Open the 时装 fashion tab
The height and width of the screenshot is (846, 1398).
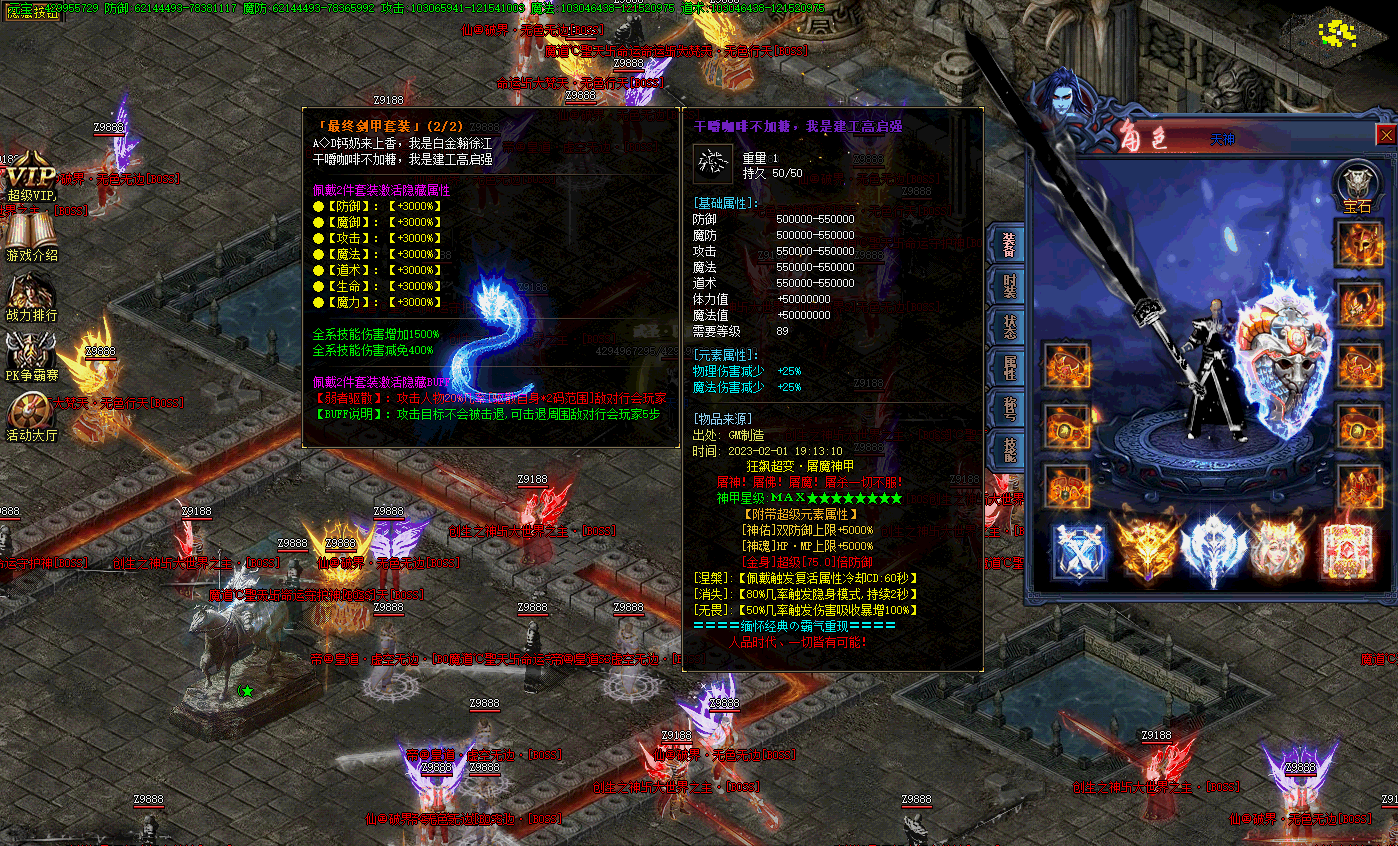click(x=1008, y=288)
